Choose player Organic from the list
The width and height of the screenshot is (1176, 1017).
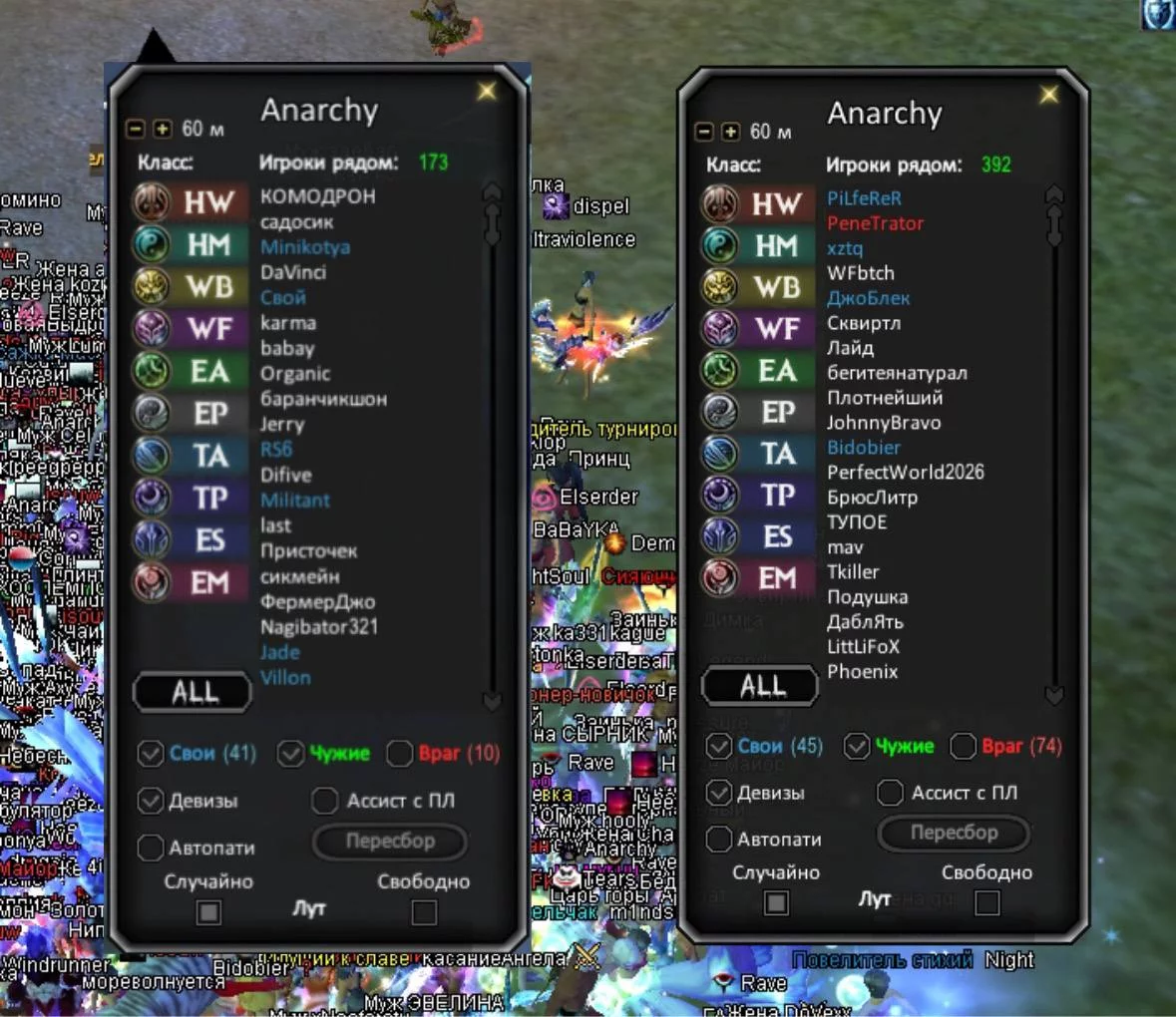(294, 374)
